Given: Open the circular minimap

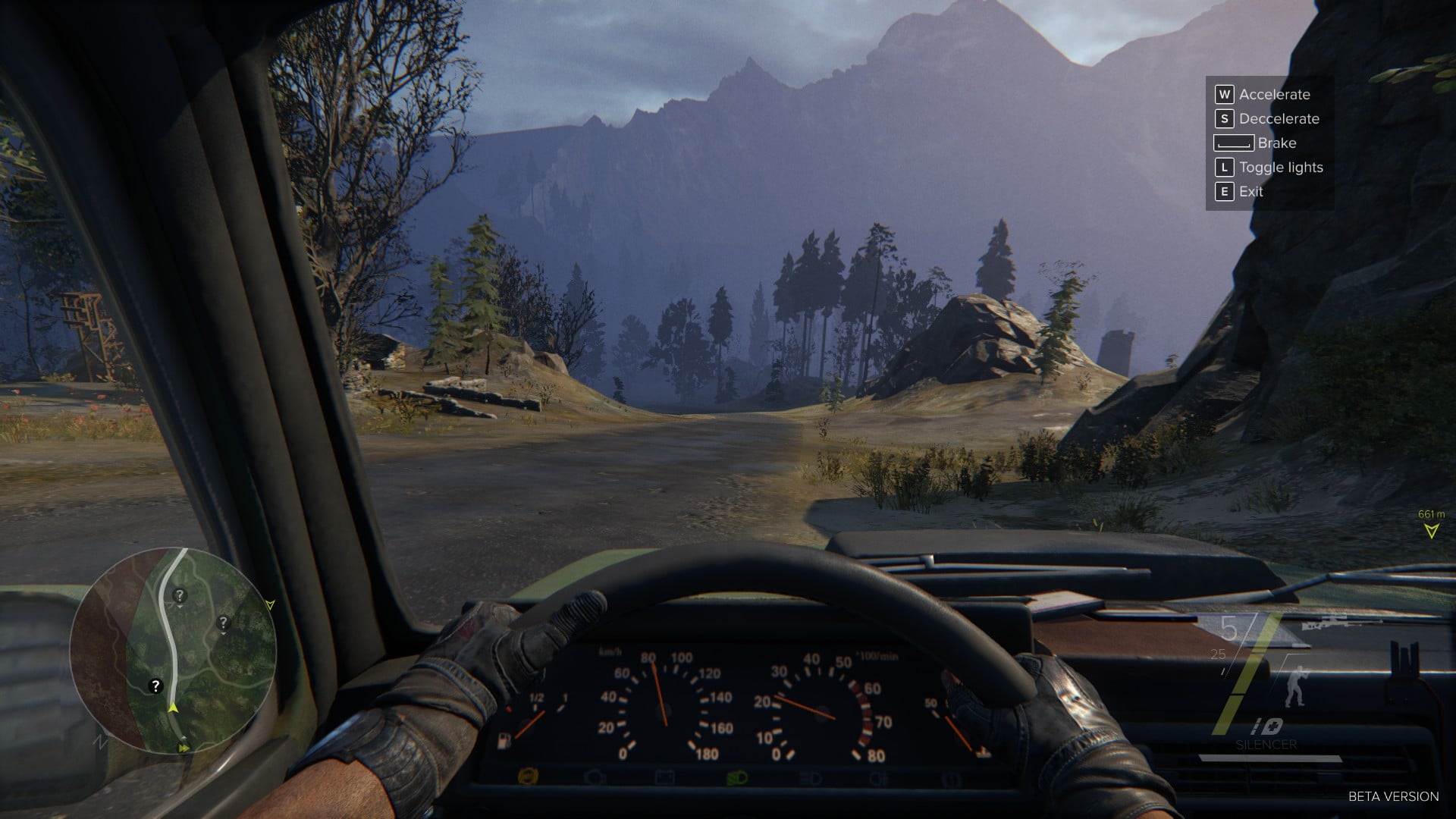Looking at the screenshot, I should click(173, 651).
